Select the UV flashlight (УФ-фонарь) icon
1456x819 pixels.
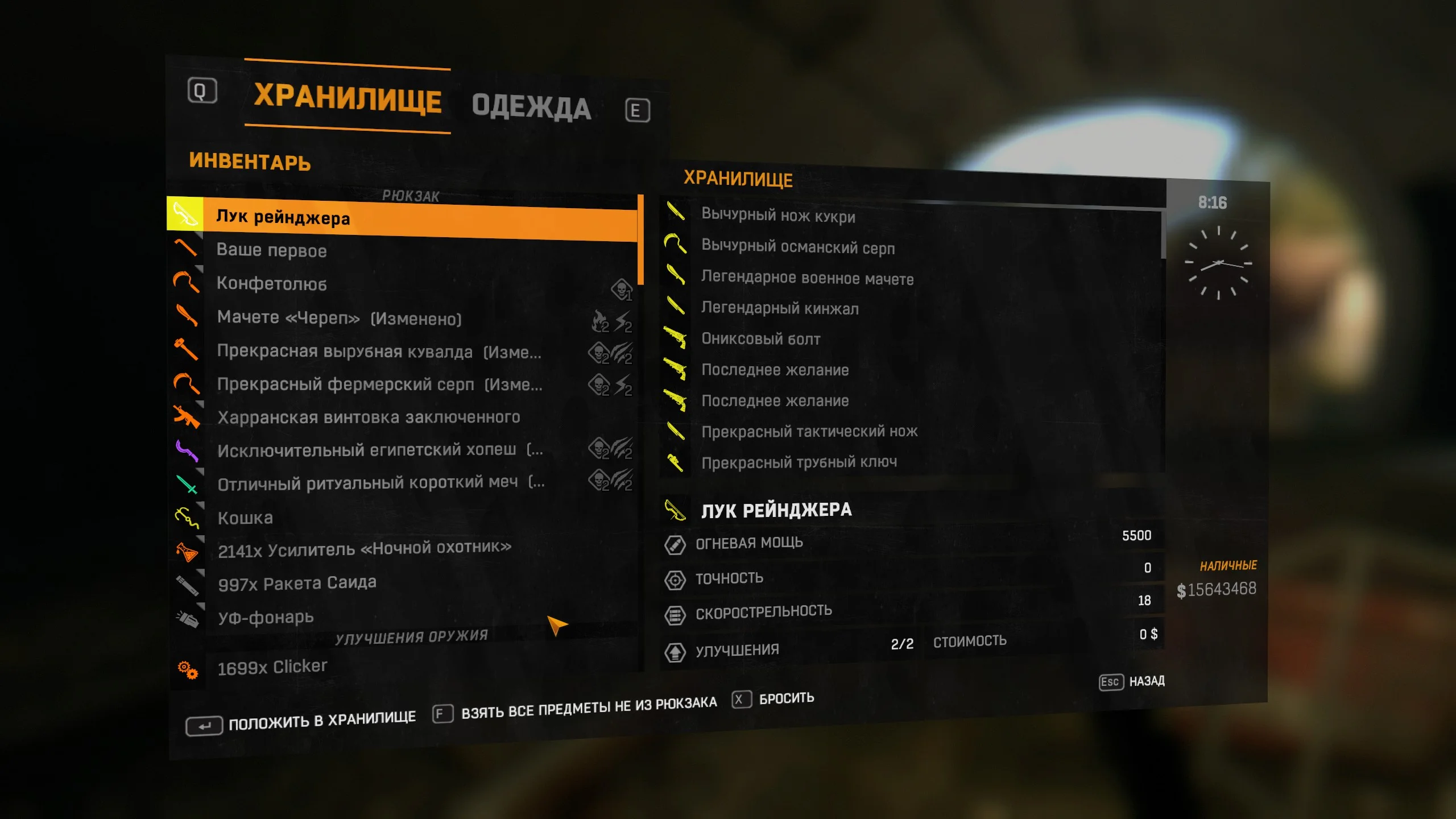click(186, 617)
